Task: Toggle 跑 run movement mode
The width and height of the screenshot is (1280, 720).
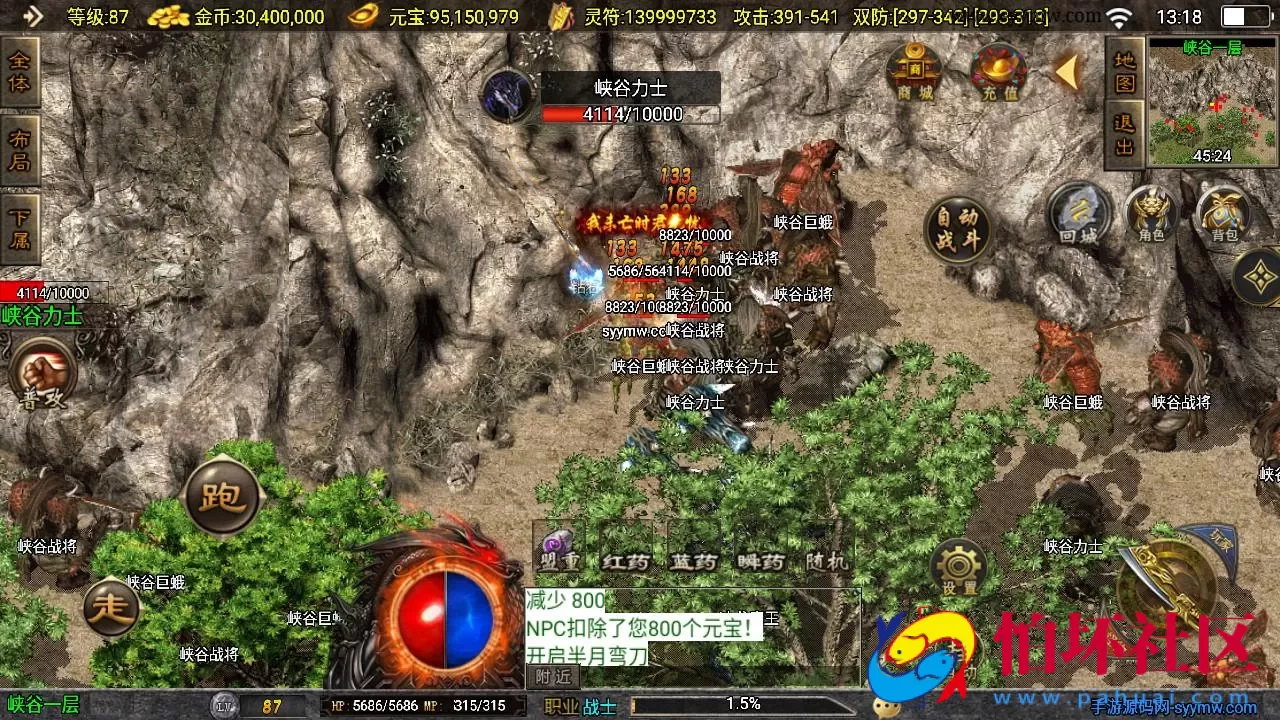Action: point(222,495)
